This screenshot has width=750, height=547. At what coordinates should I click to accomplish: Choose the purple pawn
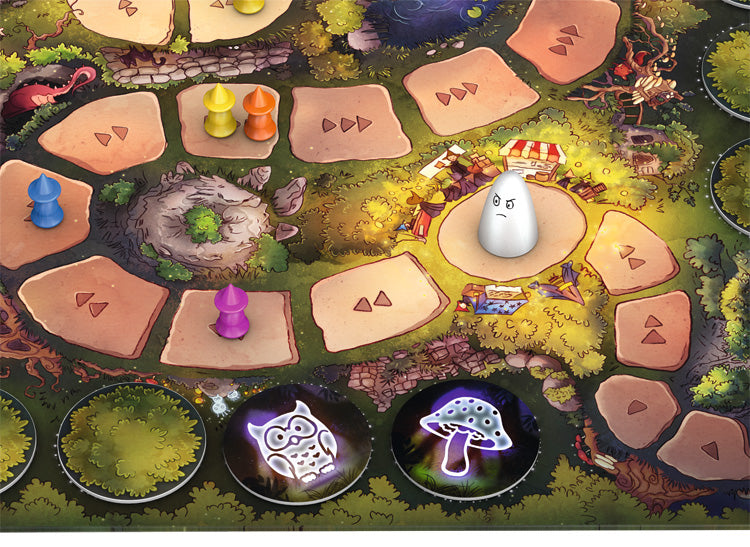(231, 311)
